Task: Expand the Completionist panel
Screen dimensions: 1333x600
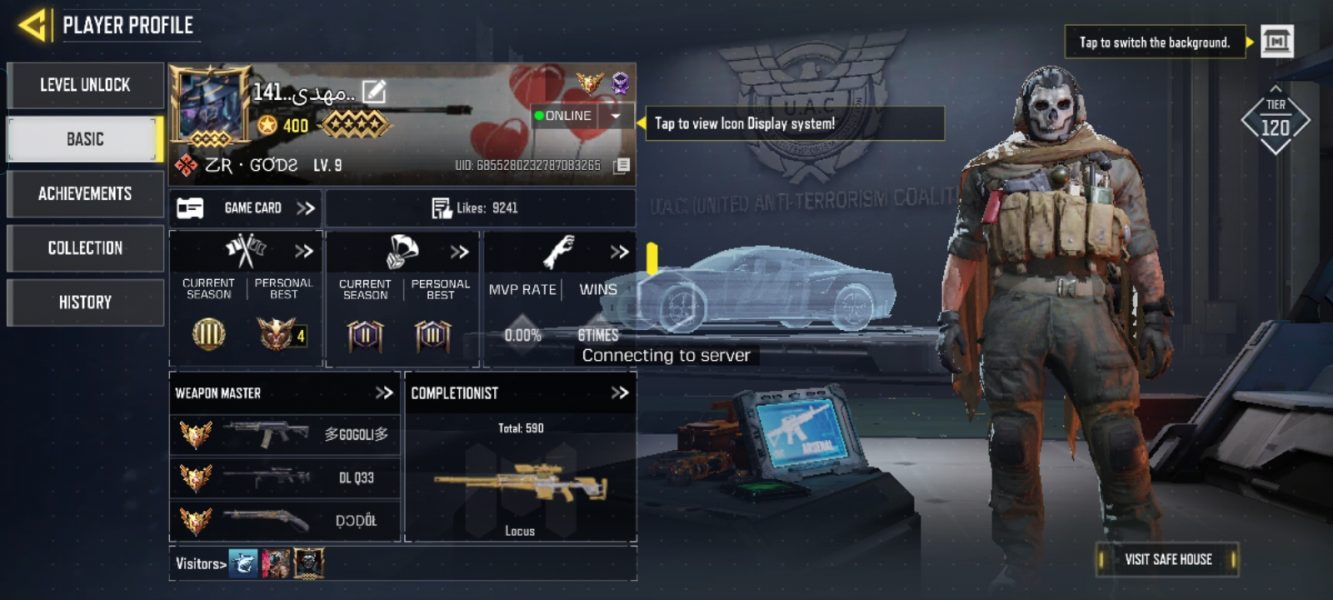Action: (x=620, y=393)
